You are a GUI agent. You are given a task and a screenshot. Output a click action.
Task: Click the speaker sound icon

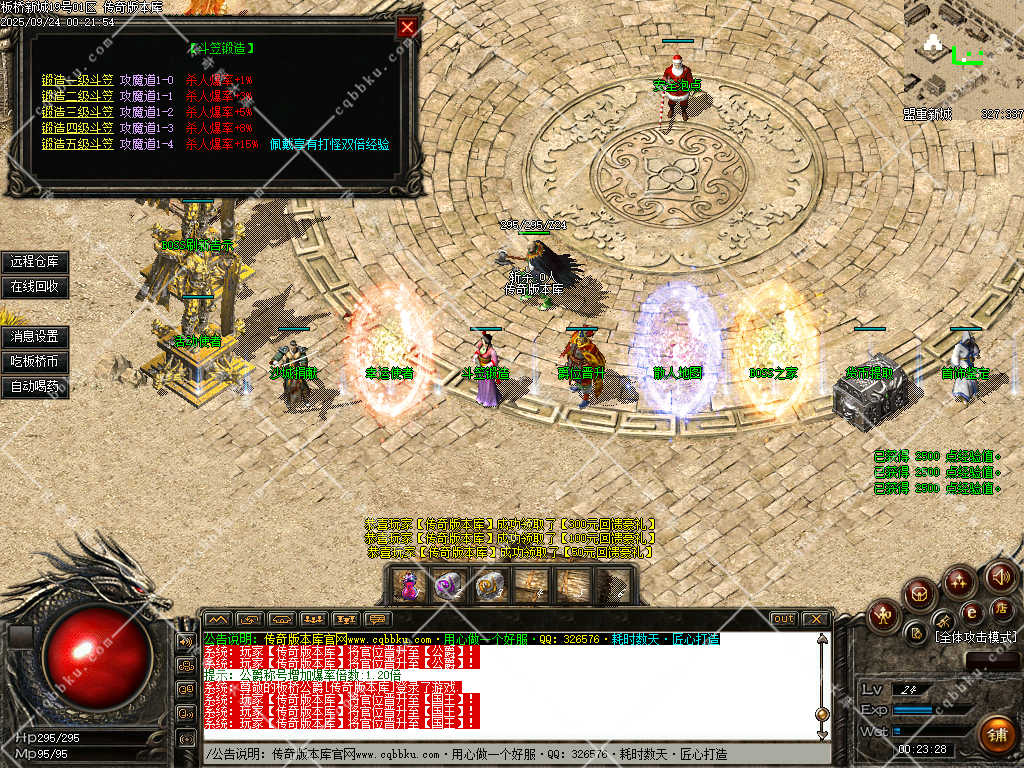[x=1001, y=576]
